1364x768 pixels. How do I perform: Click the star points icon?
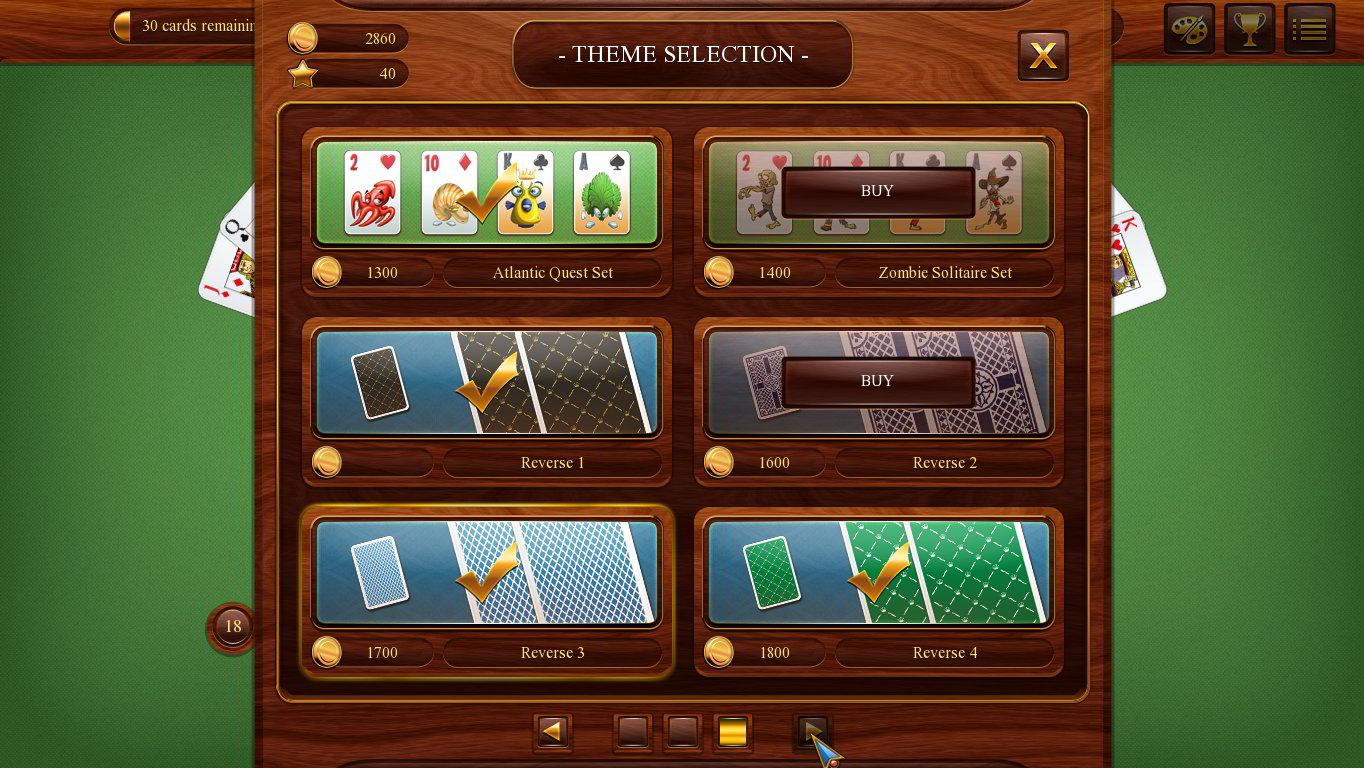pos(302,73)
